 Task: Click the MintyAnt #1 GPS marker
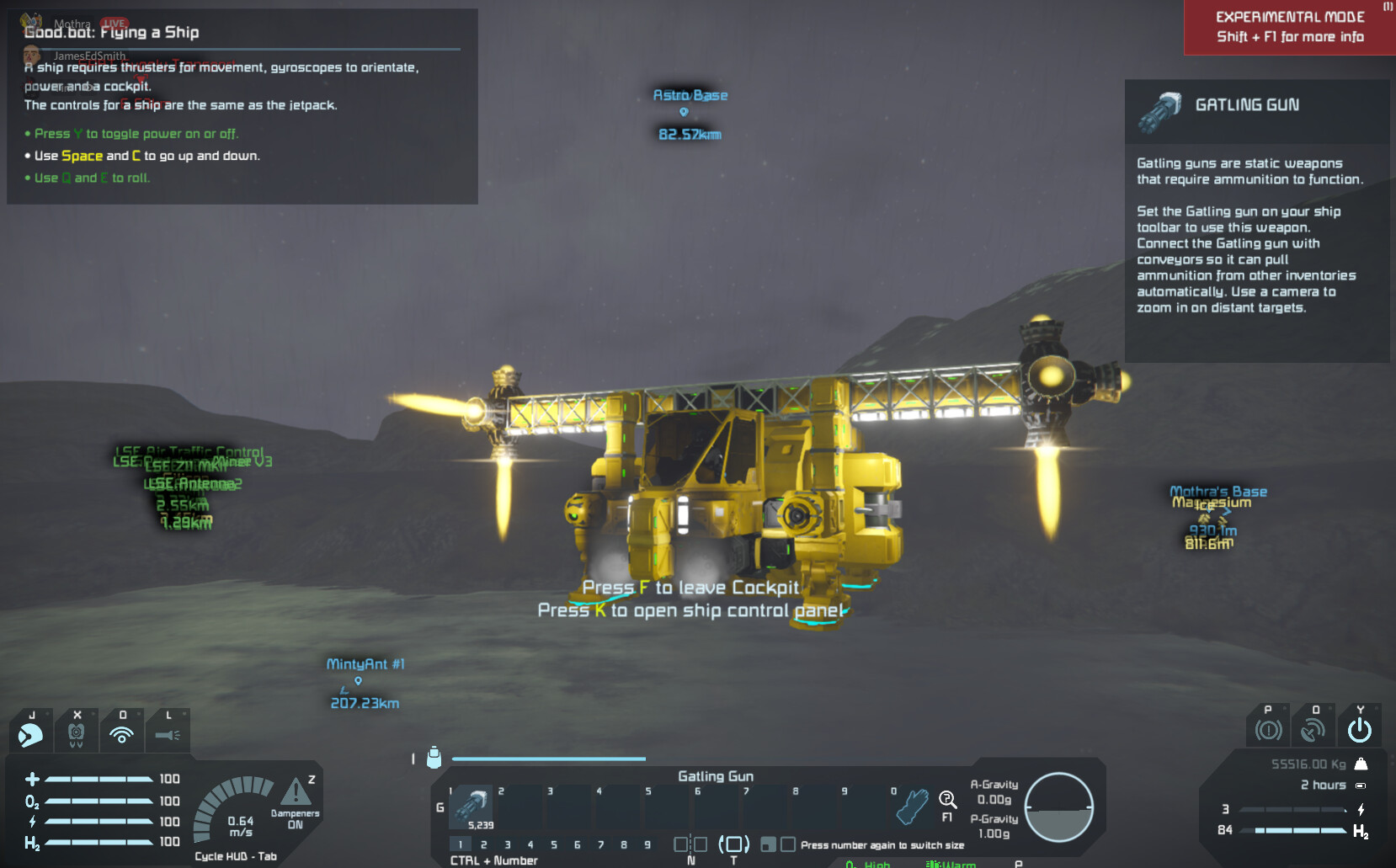coord(358,681)
